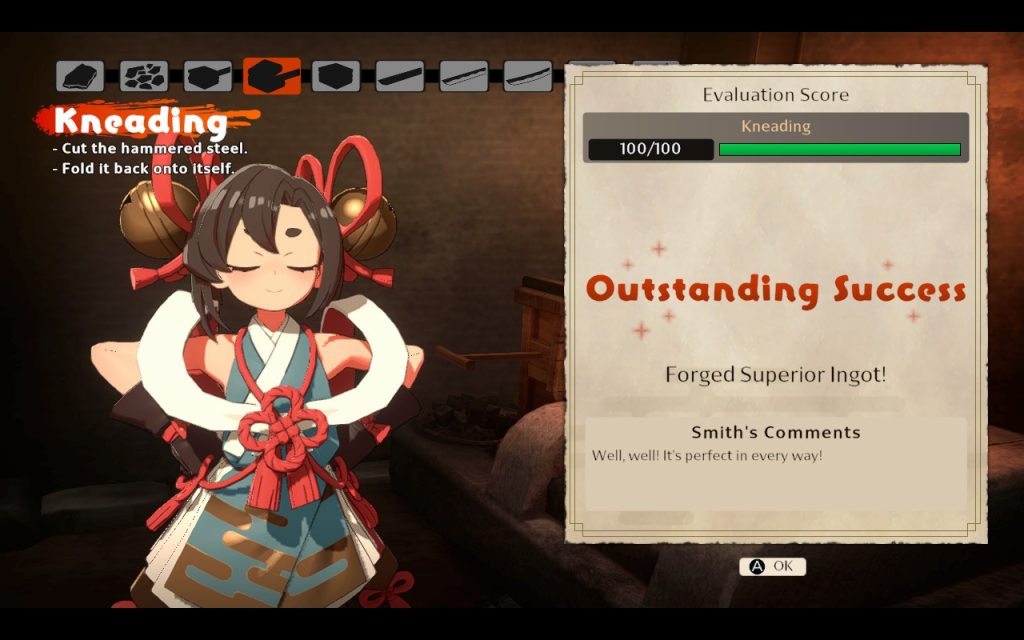Select the raw ore lump stage icon
This screenshot has width=1024, height=640.
point(80,76)
